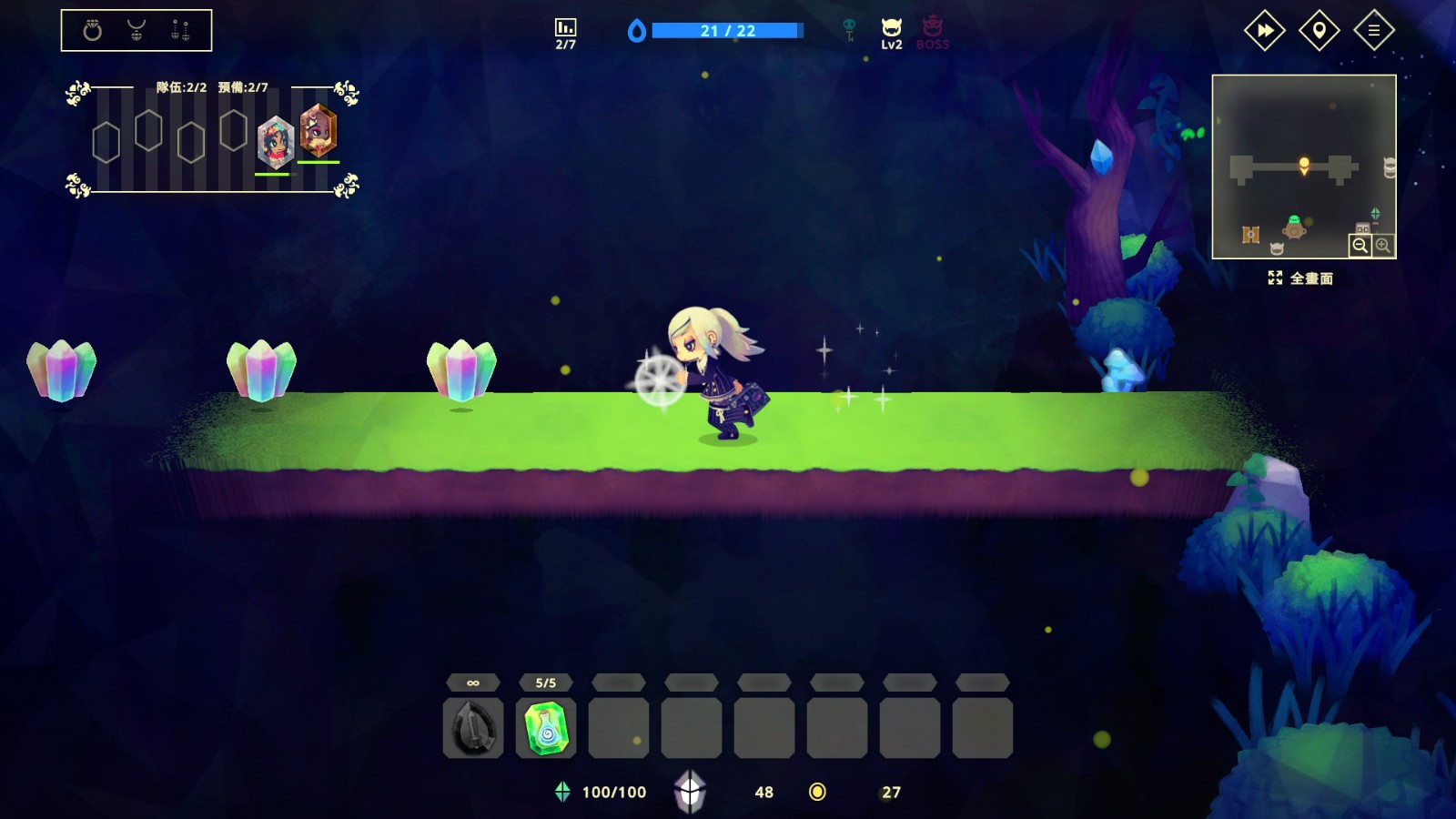This screenshot has height=819, width=1456.
Task: Click the fast-forward diamond button
Action: pos(1264,31)
